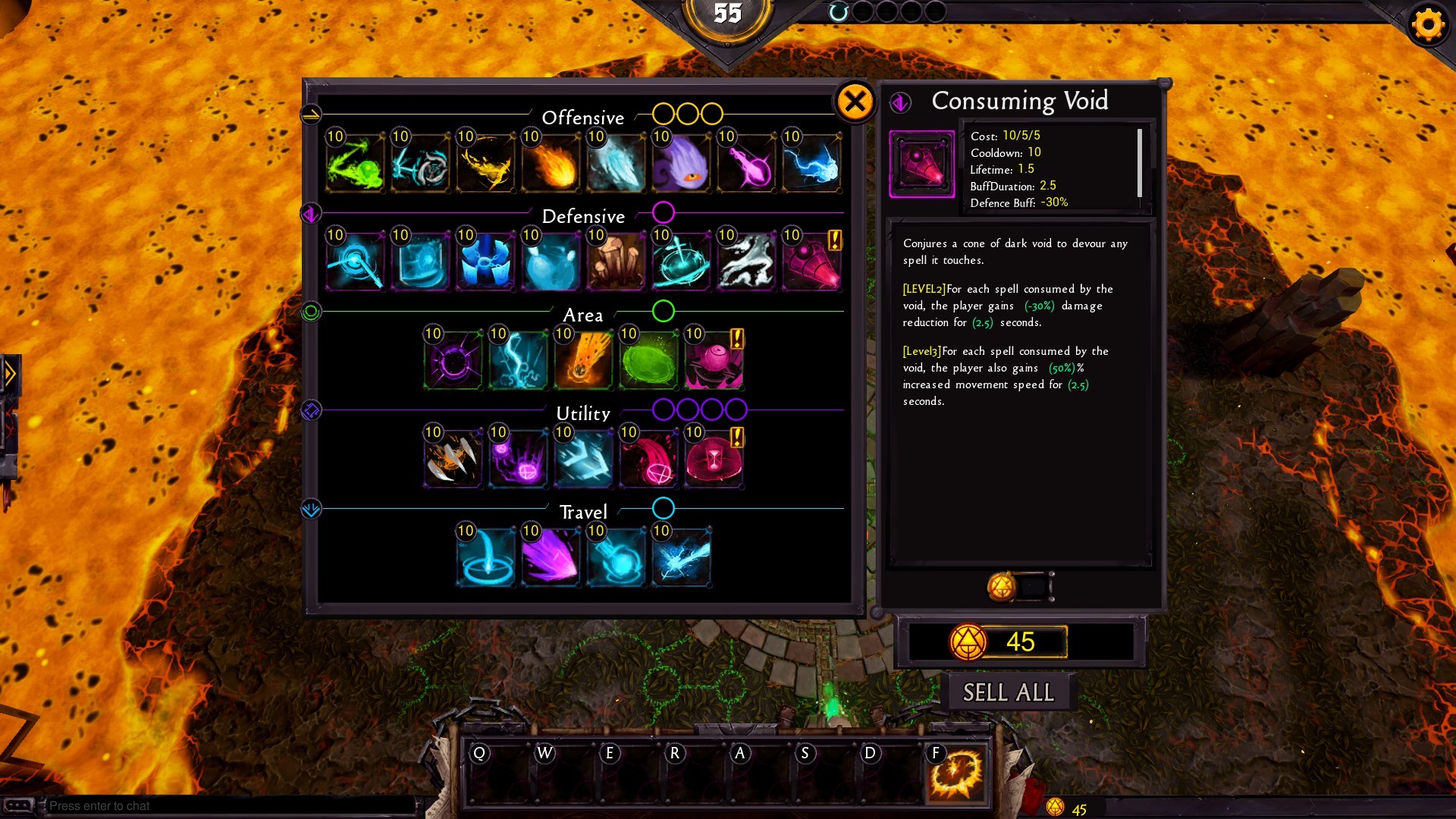Choose the purple crystal shard travel spell
This screenshot has height=819, width=1456.
point(551,557)
